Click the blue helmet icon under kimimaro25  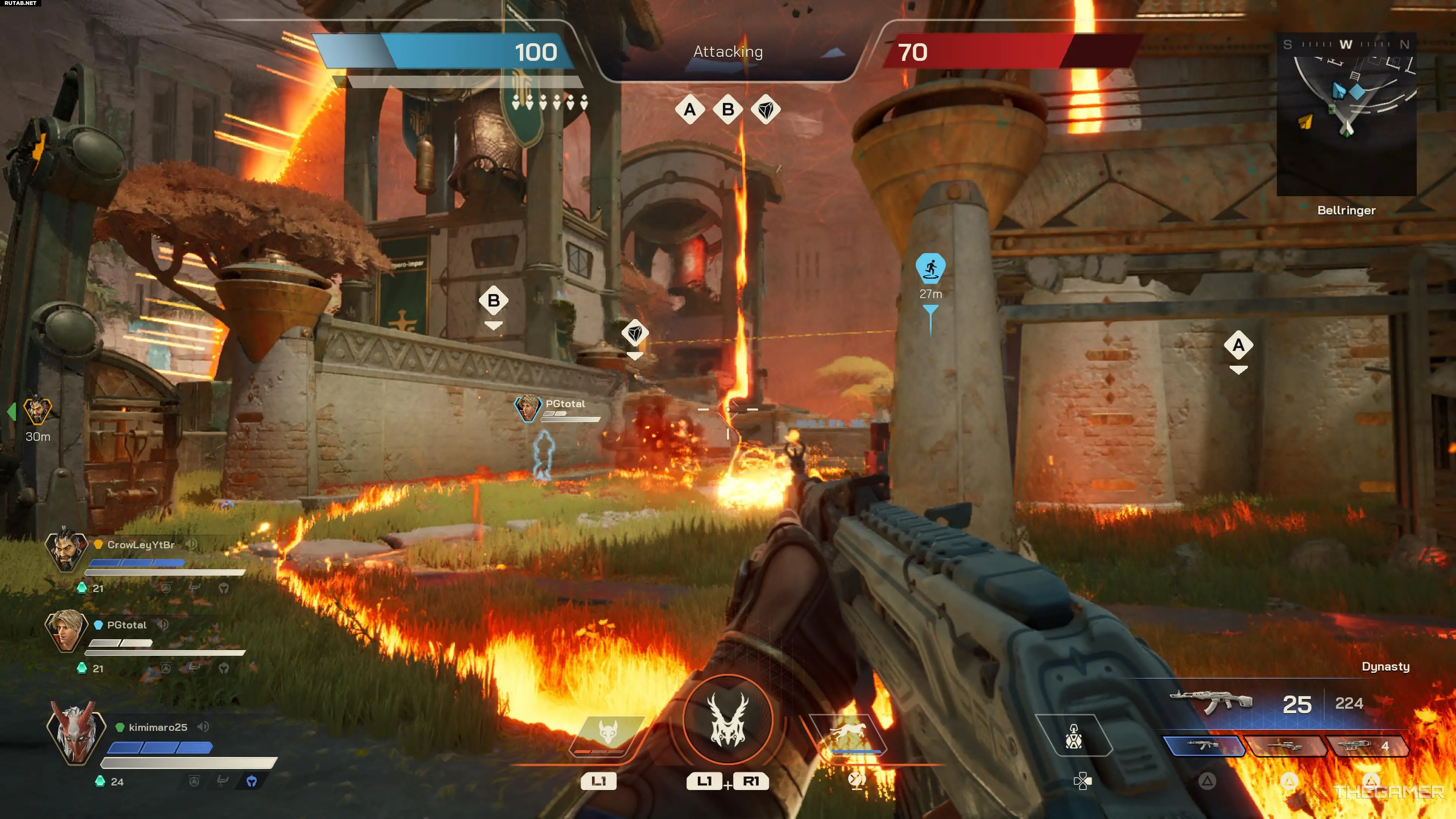click(251, 781)
